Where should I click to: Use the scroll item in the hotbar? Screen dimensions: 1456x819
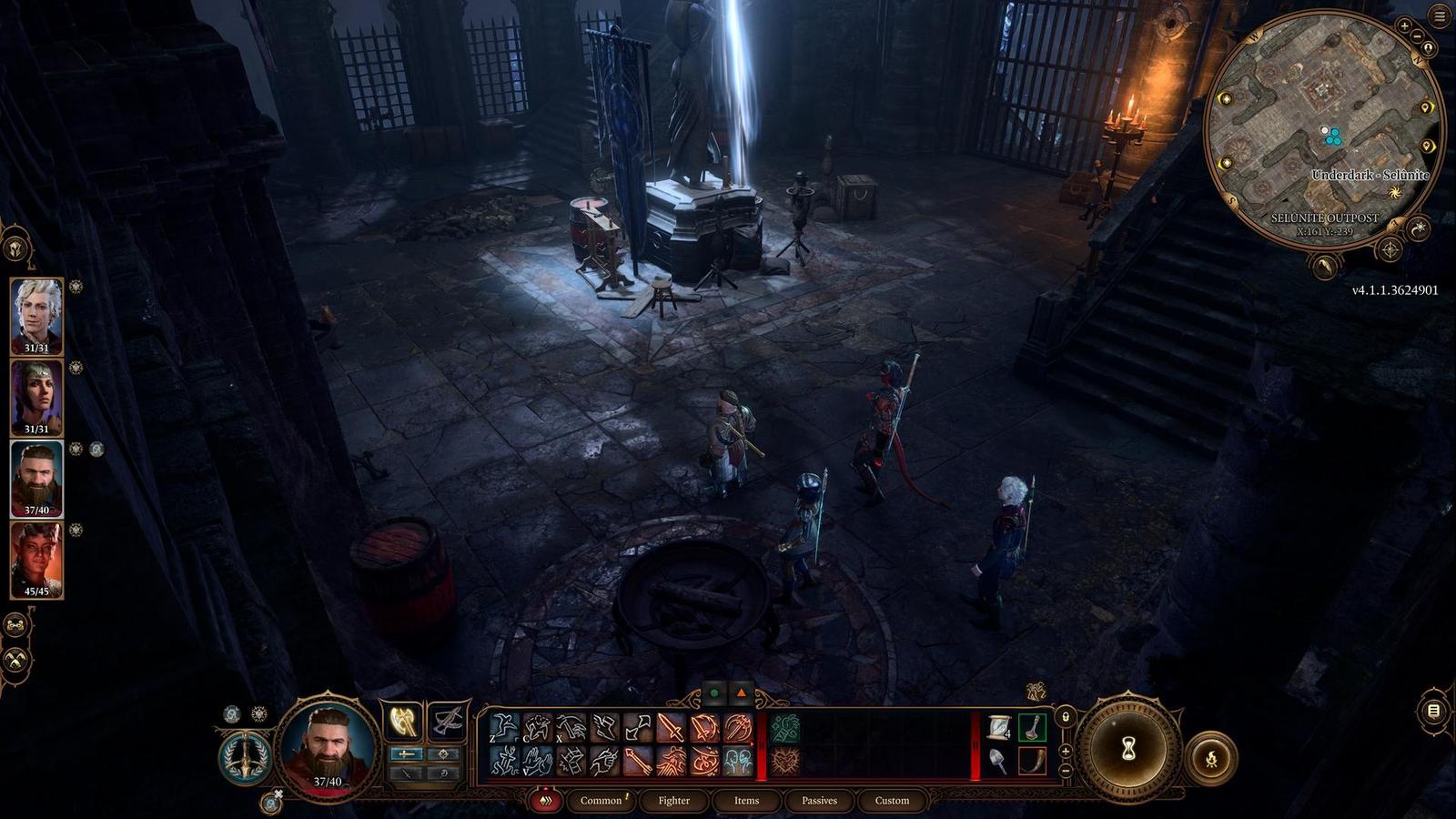tap(999, 727)
